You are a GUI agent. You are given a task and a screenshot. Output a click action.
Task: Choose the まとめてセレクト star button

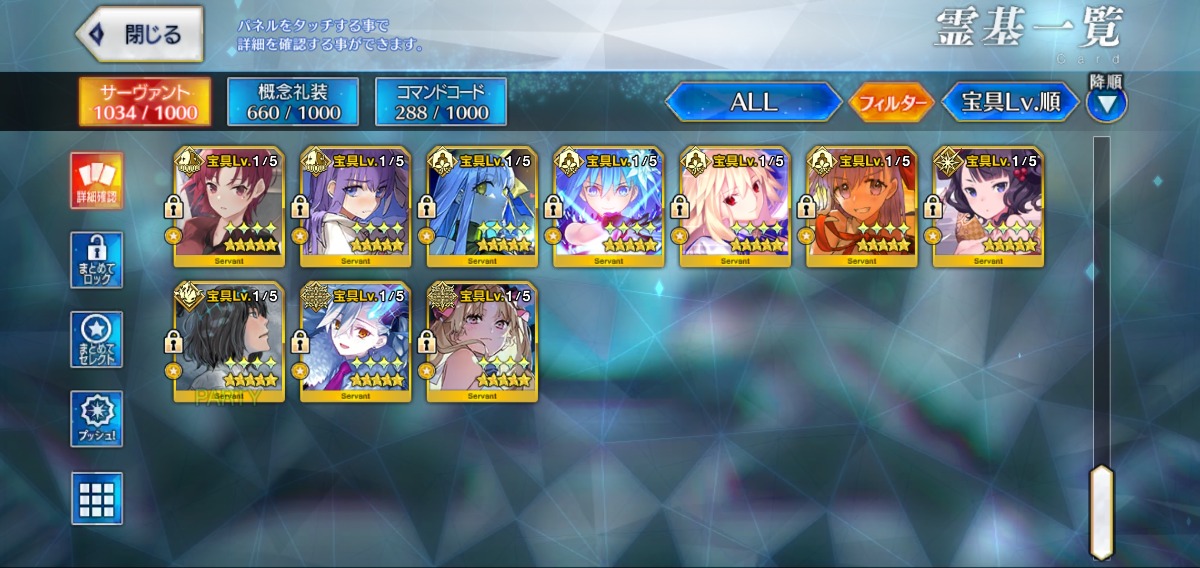click(97, 340)
